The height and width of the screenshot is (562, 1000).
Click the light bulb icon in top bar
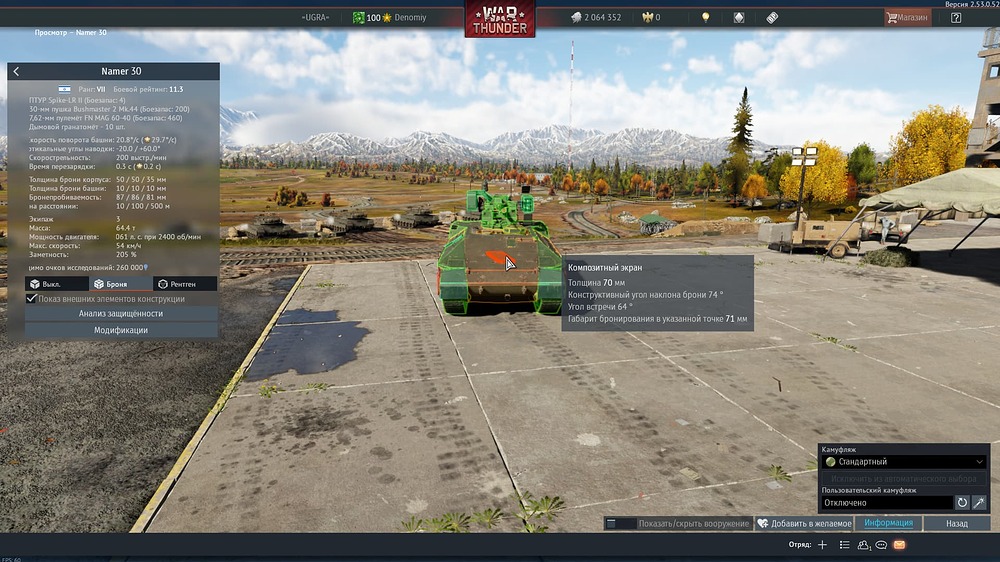(x=705, y=17)
